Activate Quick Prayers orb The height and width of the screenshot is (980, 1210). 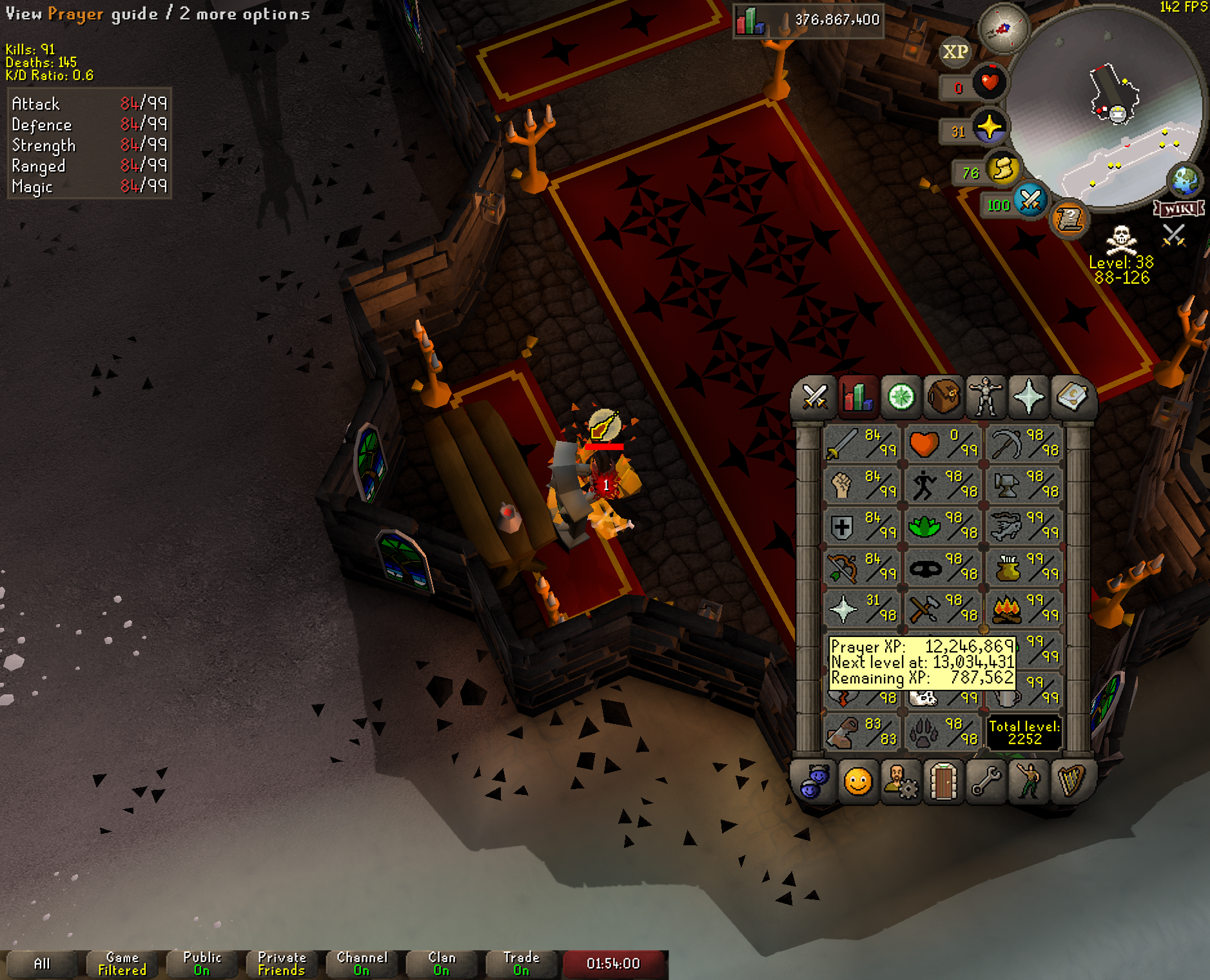pyautogui.click(x=989, y=126)
